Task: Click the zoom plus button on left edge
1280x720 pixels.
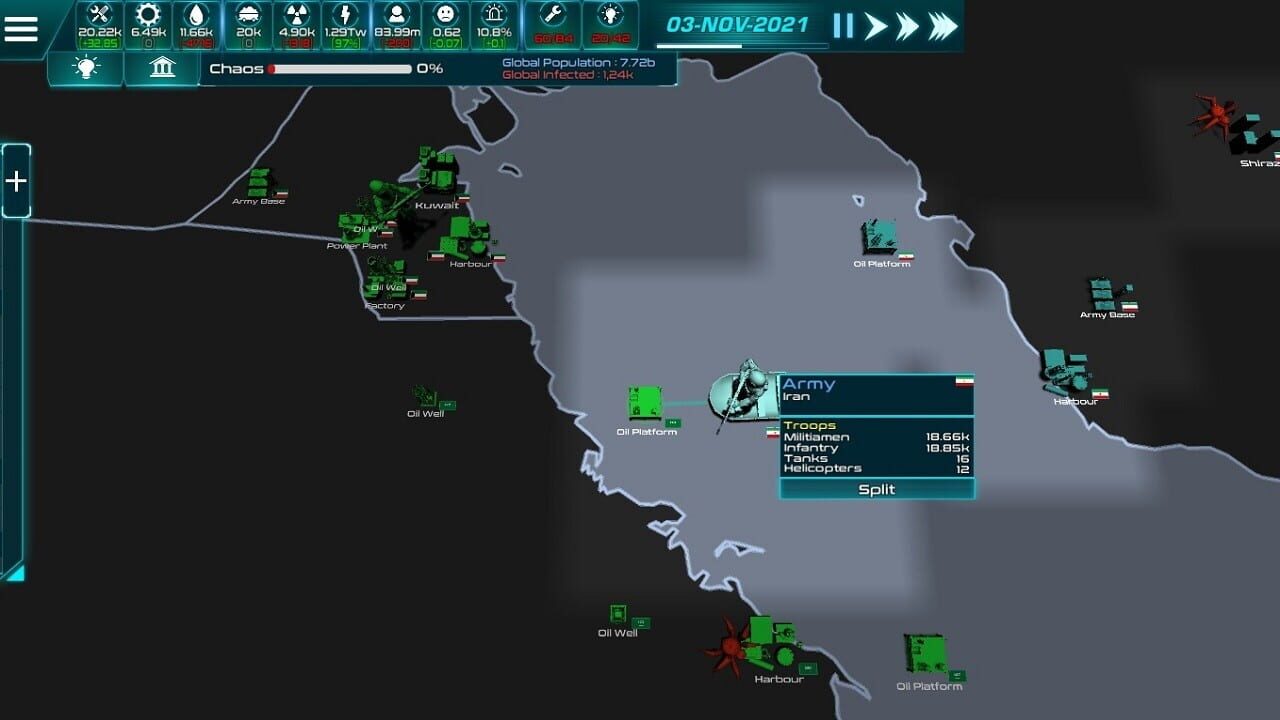Action: tap(14, 182)
